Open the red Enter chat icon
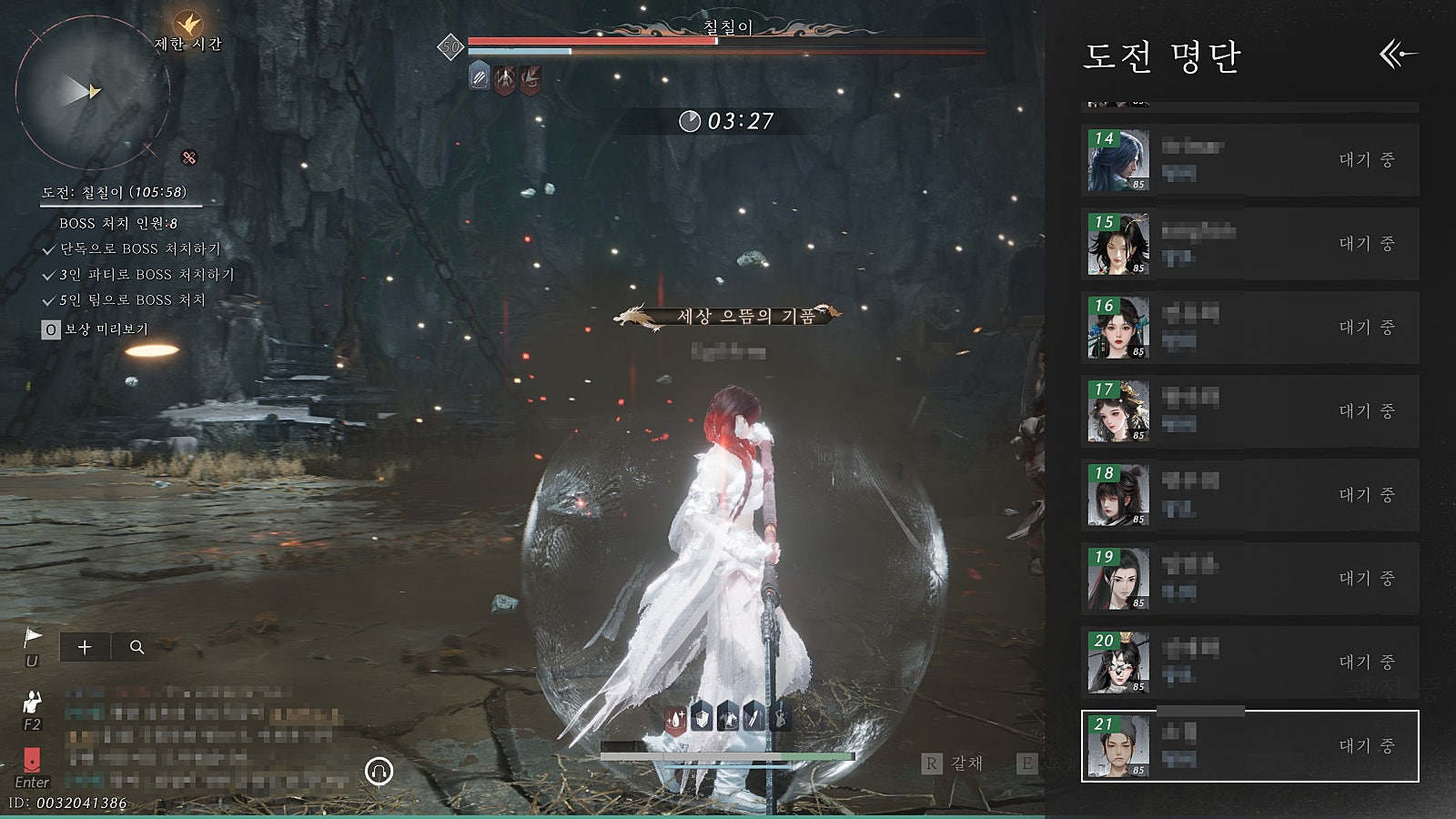Viewport: 1456px width, 819px height. (32, 760)
